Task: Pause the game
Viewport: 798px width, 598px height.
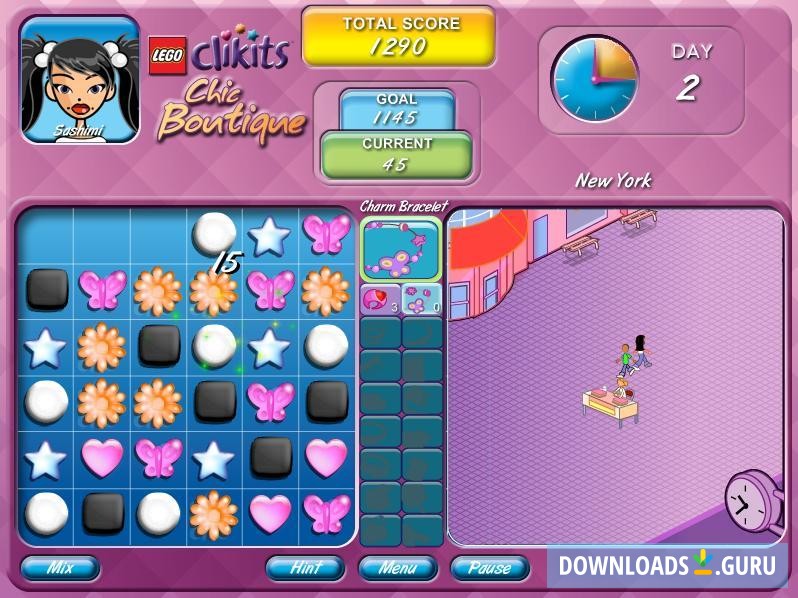Action: click(489, 568)
